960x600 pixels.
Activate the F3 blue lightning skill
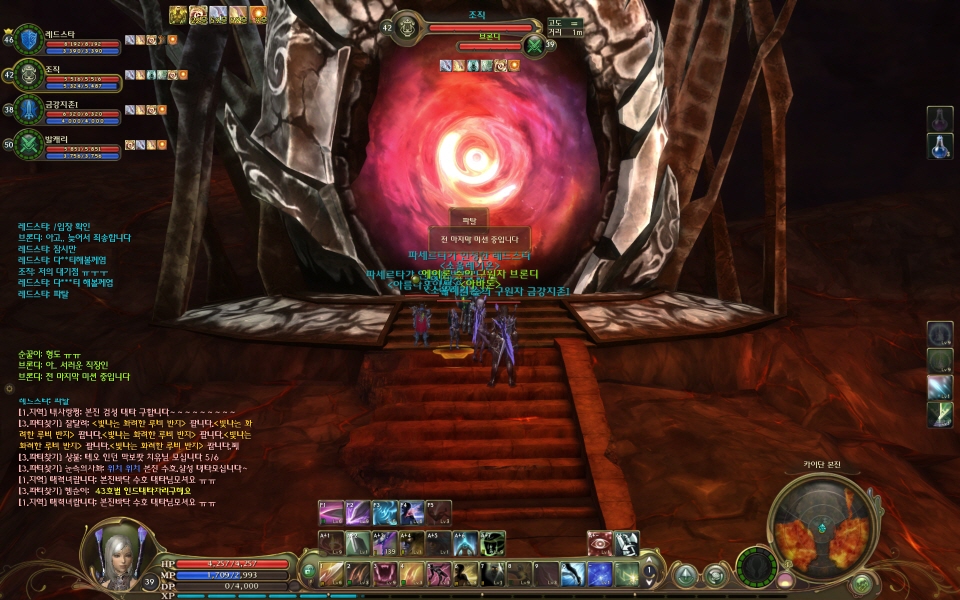(385, 513)
